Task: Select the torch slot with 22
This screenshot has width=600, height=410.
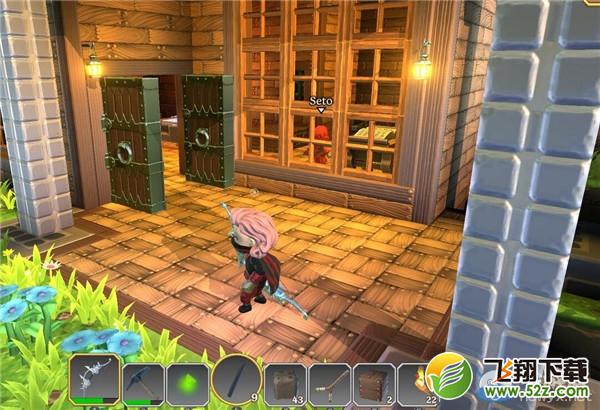Action: click(x=418, y=384)
